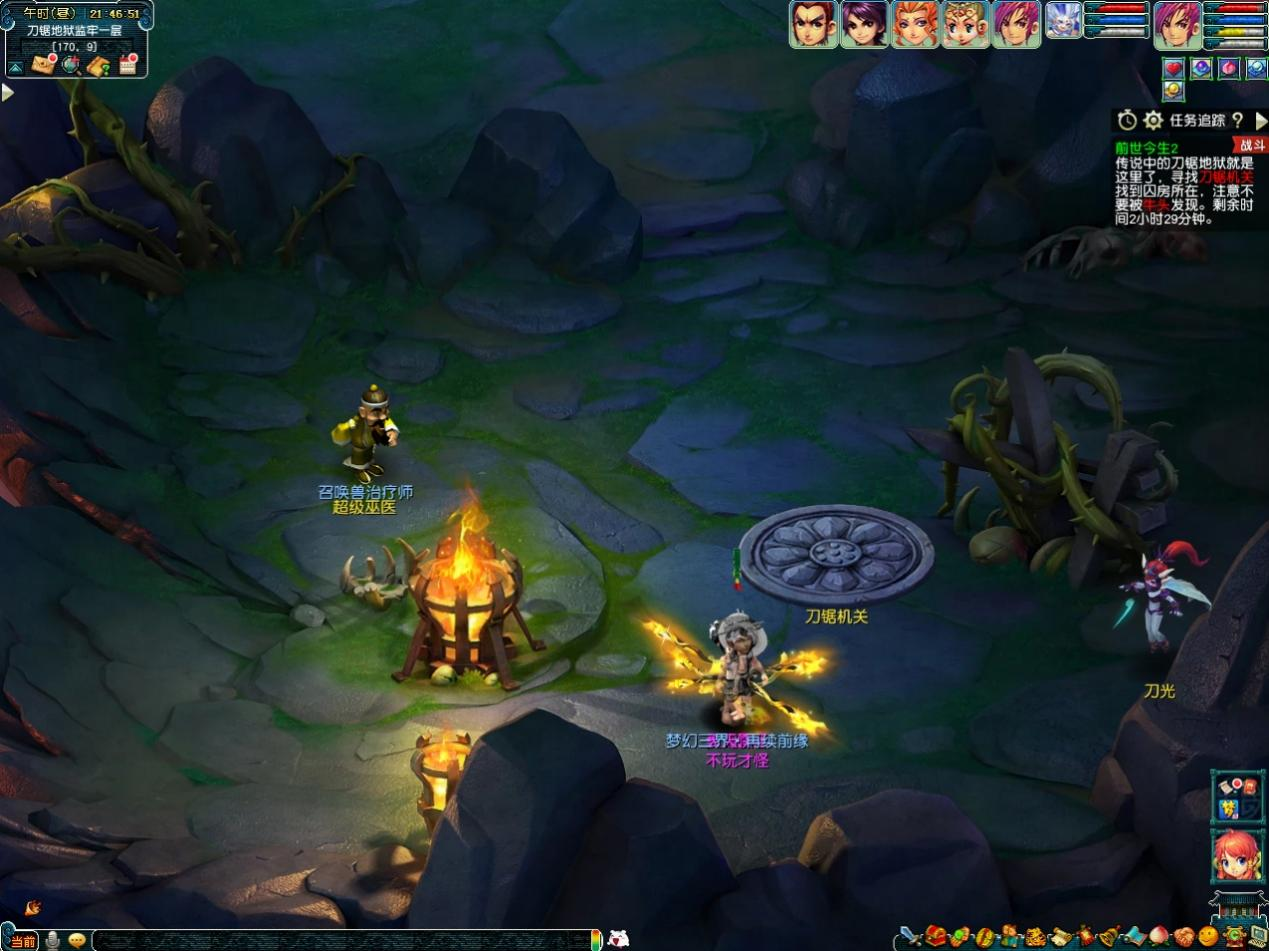Open the mail envelope icon
This screenshot has width=1269, height=951.
43,65
